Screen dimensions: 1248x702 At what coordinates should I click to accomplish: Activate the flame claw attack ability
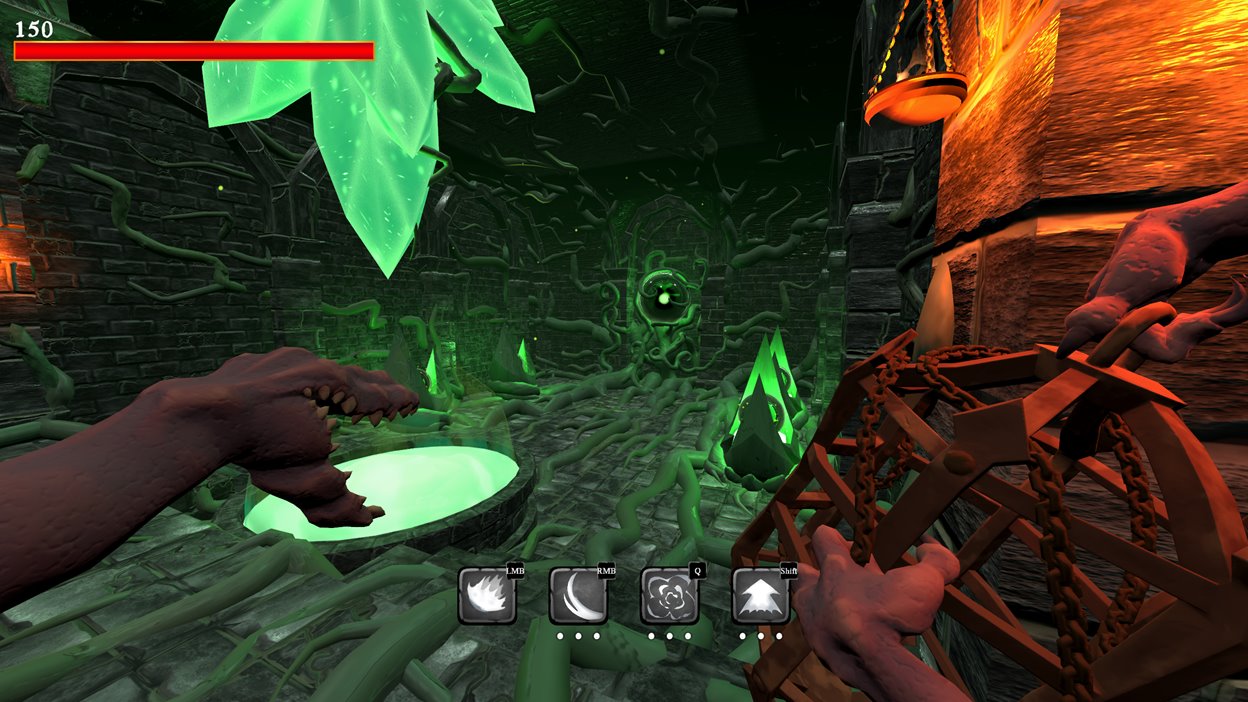click(487, 596)
